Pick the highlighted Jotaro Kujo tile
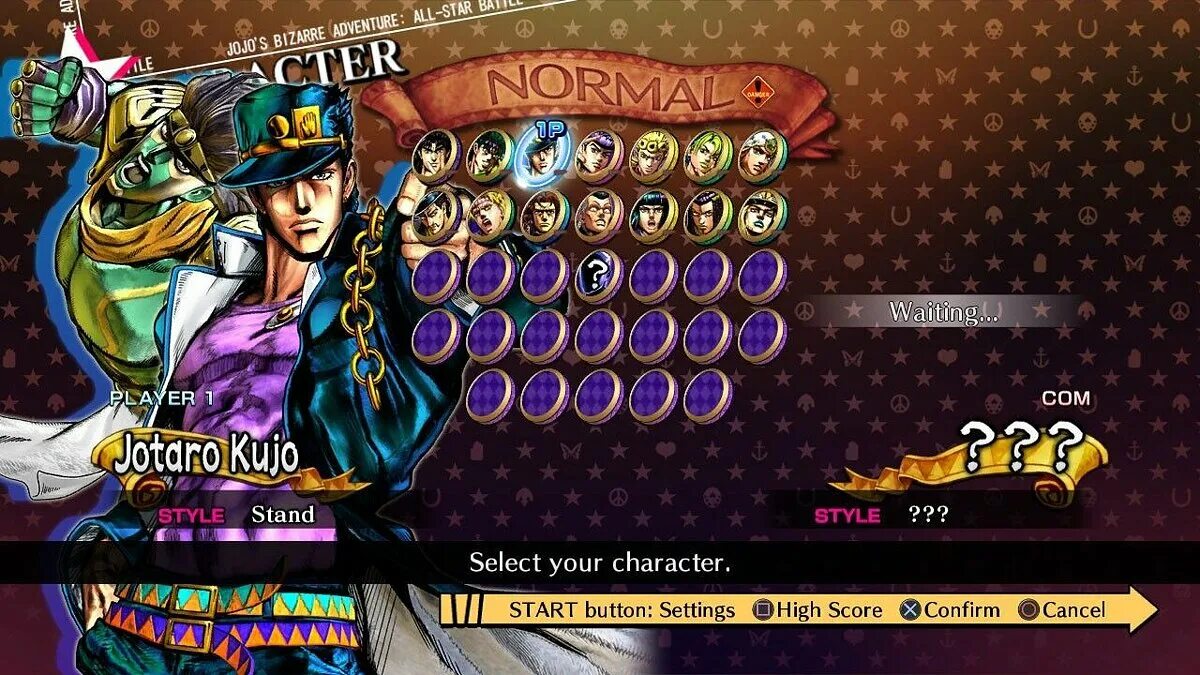 (544, 157)
